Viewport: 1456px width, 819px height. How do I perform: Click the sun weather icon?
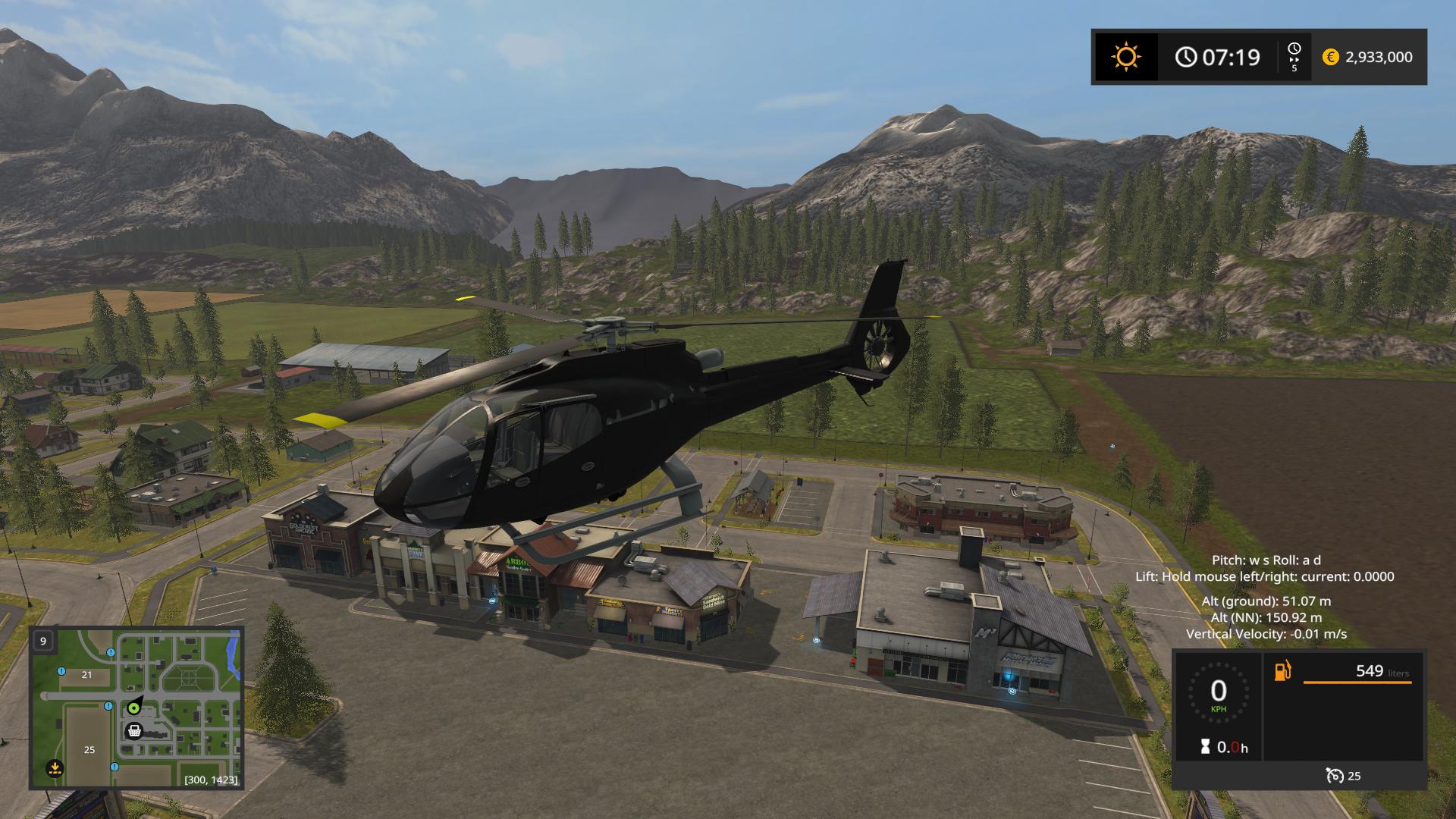1125,57
